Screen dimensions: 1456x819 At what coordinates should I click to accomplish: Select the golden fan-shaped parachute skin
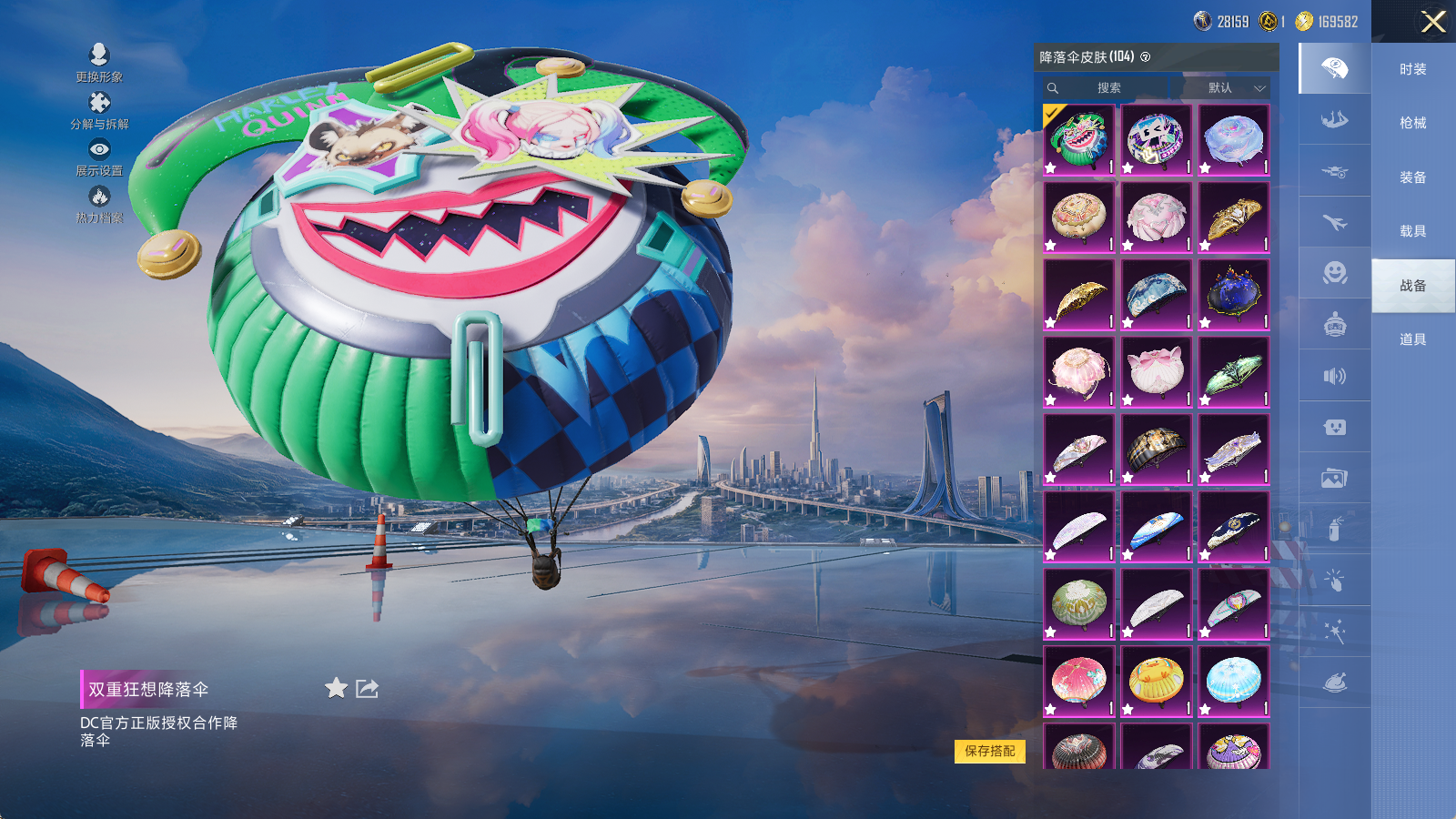click(x=1078, y=295)
